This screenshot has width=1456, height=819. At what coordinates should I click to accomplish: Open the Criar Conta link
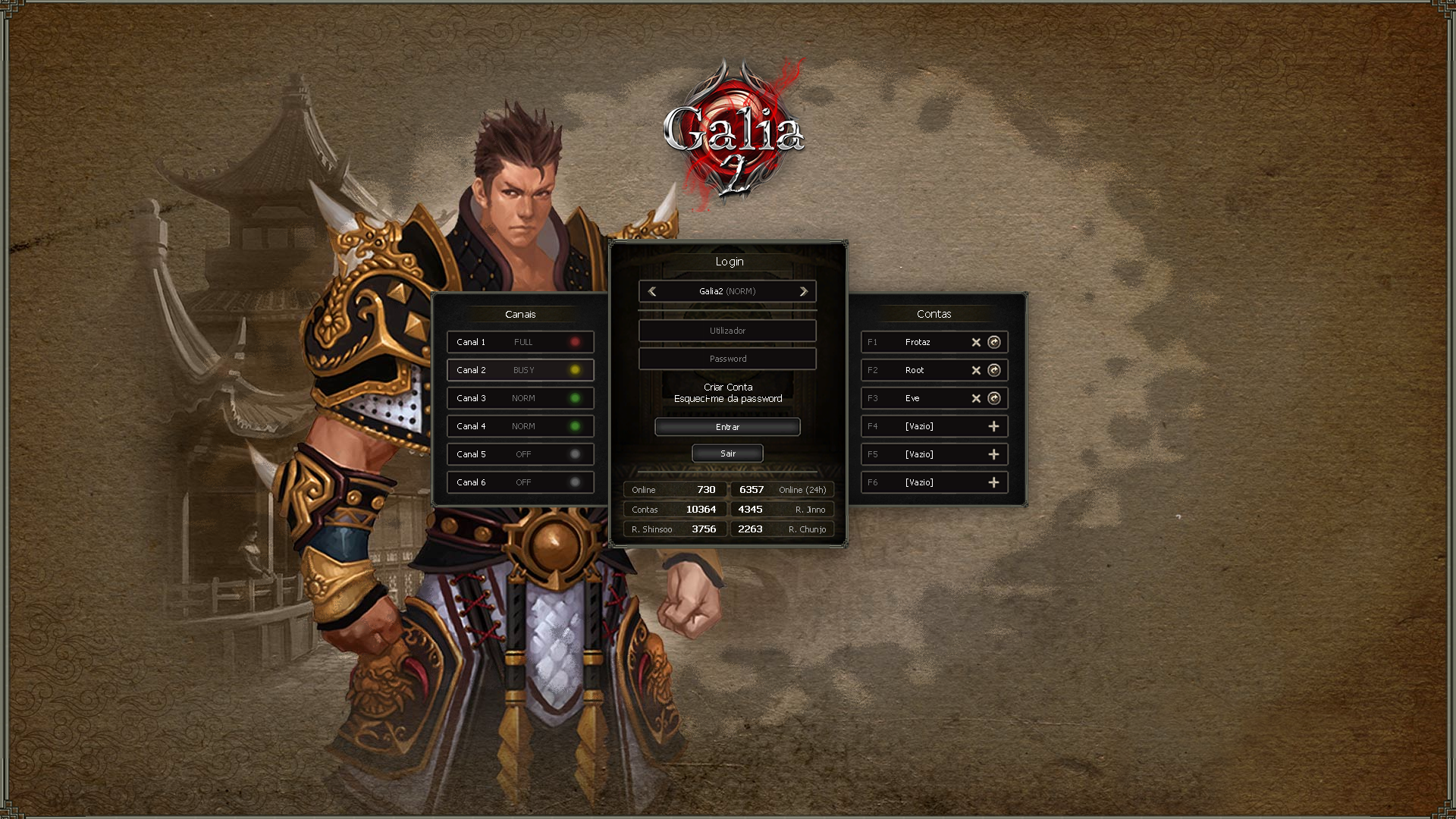point(728,387)
